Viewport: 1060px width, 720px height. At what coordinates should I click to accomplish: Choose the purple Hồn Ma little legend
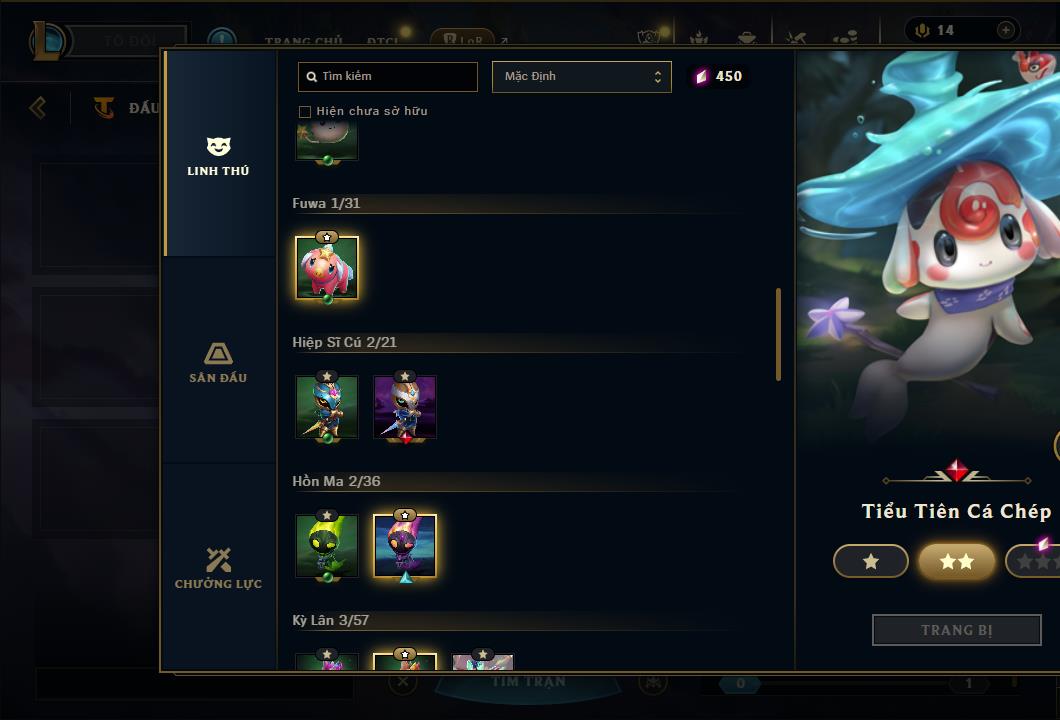(x=405, y=546)
